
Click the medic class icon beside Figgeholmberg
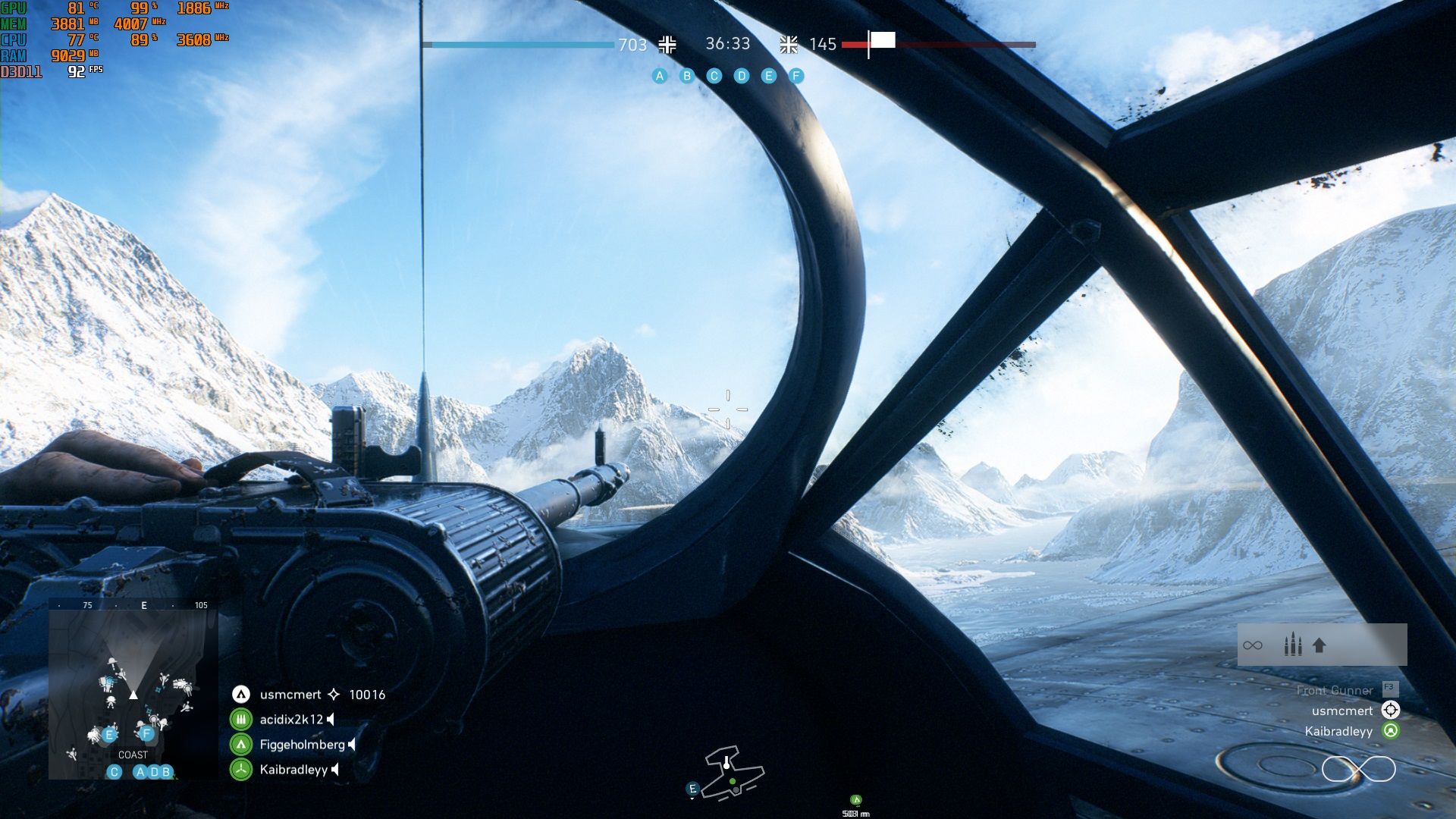241,745
